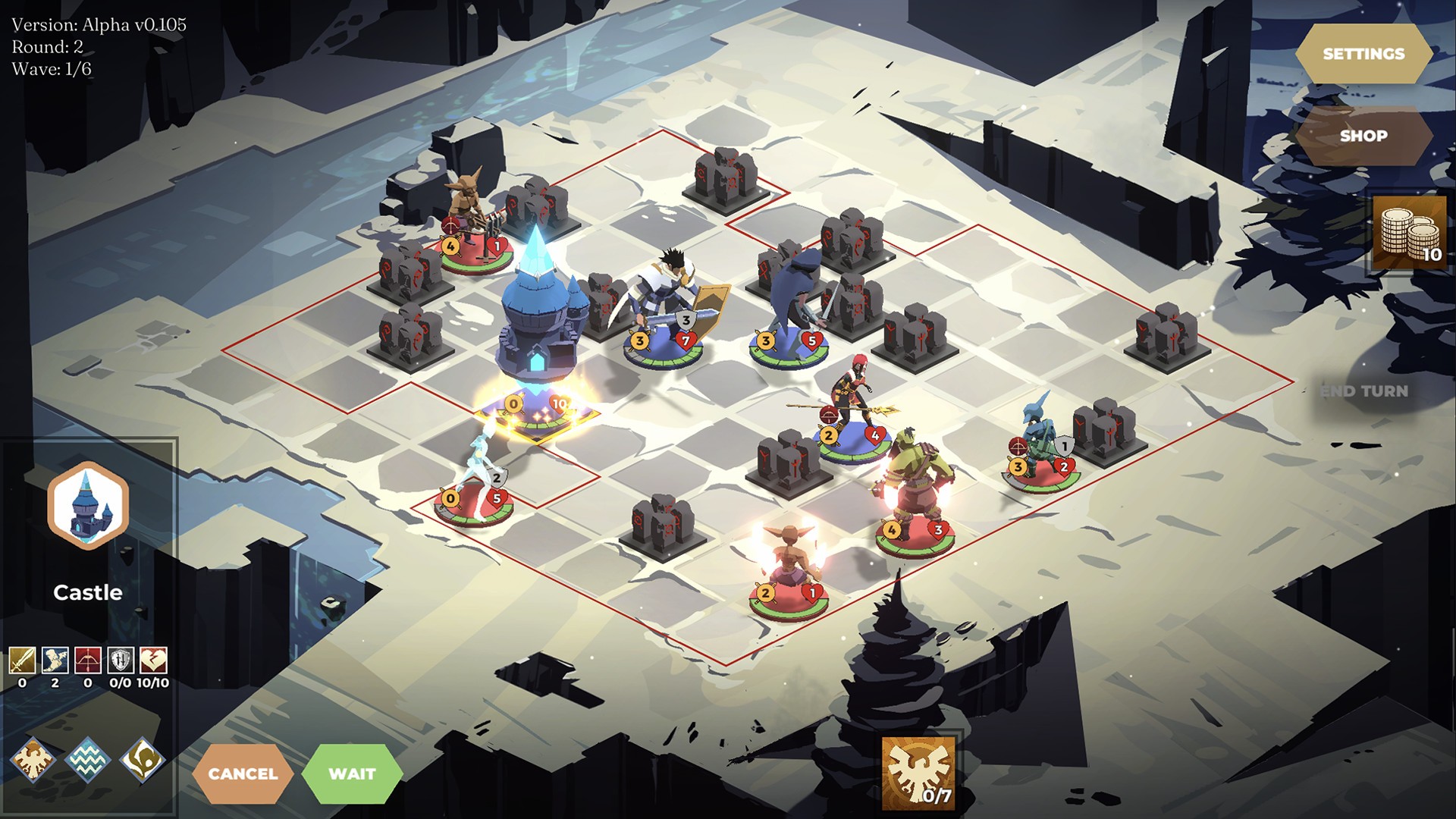
Task: Select the shield armor stat icon
Action: point(121,661)
